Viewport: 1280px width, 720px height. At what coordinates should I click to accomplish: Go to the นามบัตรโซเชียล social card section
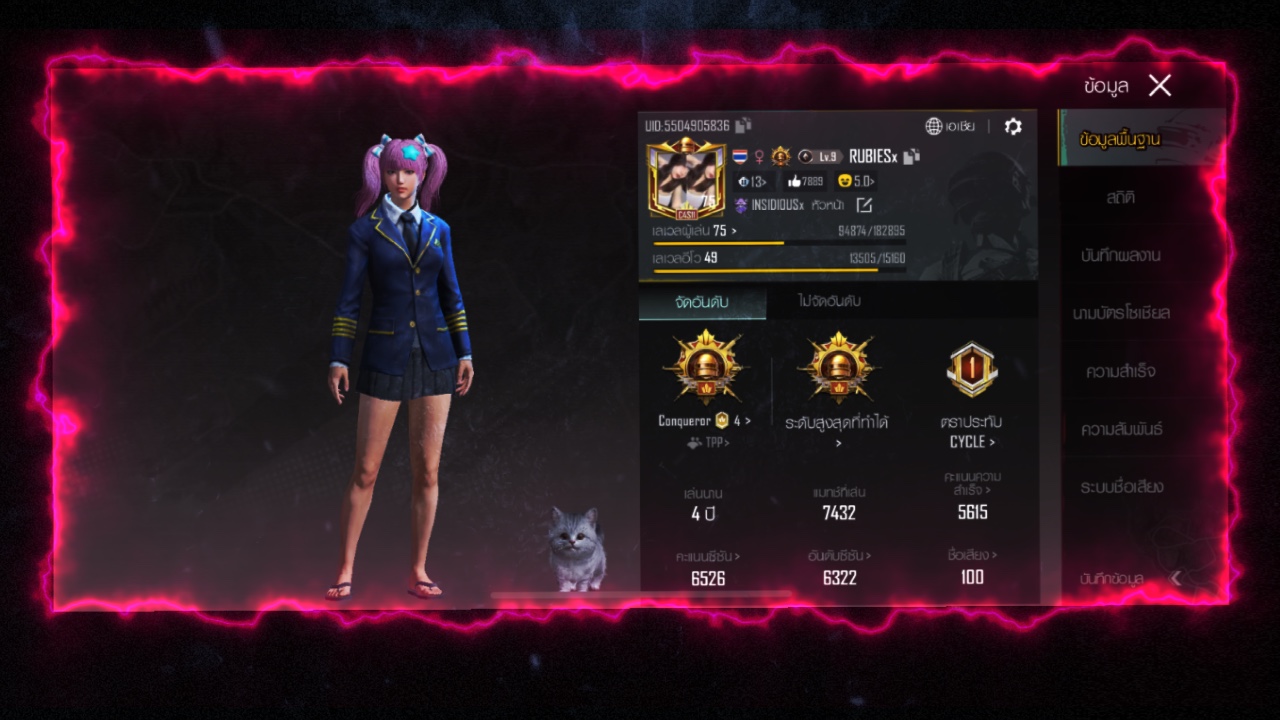pyautogui.click(x=1120, y=314)
